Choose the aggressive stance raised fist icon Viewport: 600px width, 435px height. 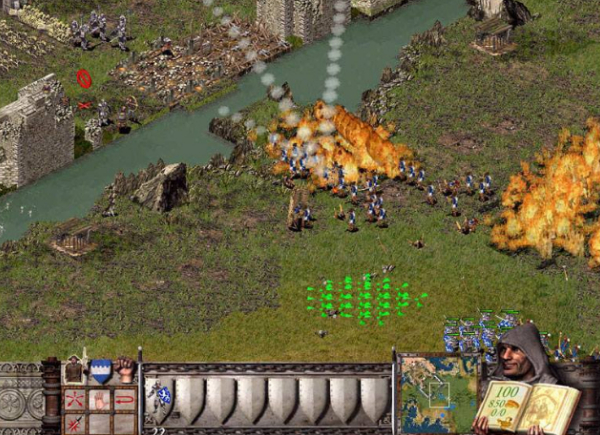point(124,369)
